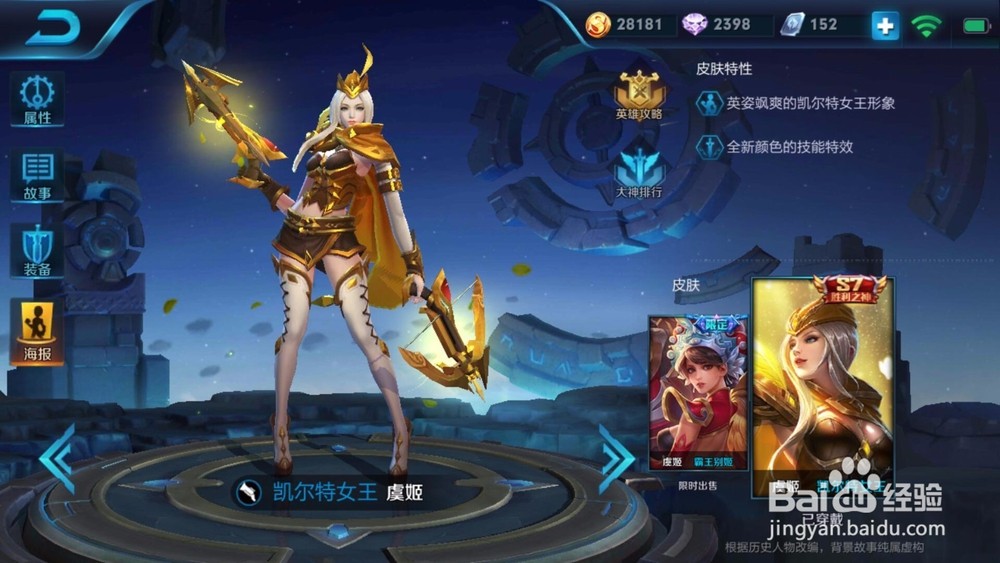Show the previous hero with left arrow
The width and height of the screenshot is (1000, 563).
pos(57,458)
